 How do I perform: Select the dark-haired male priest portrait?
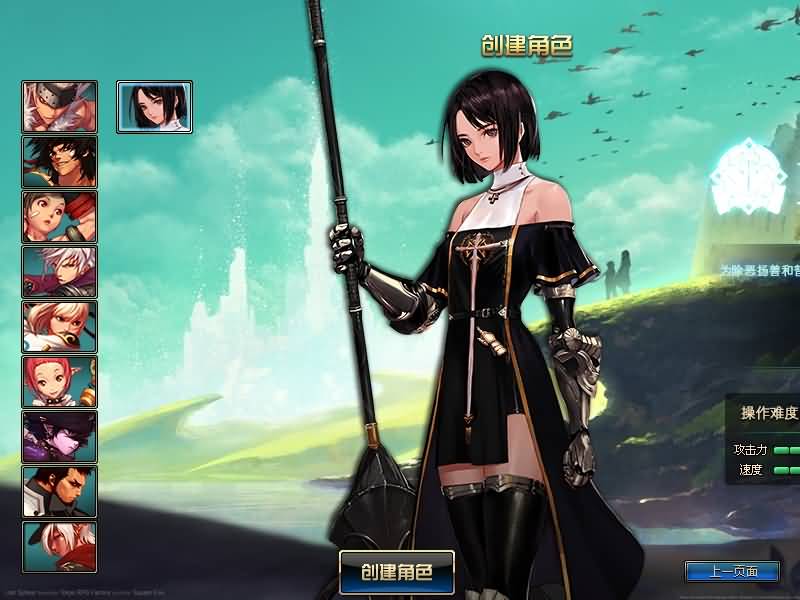(x=60, y=492)
